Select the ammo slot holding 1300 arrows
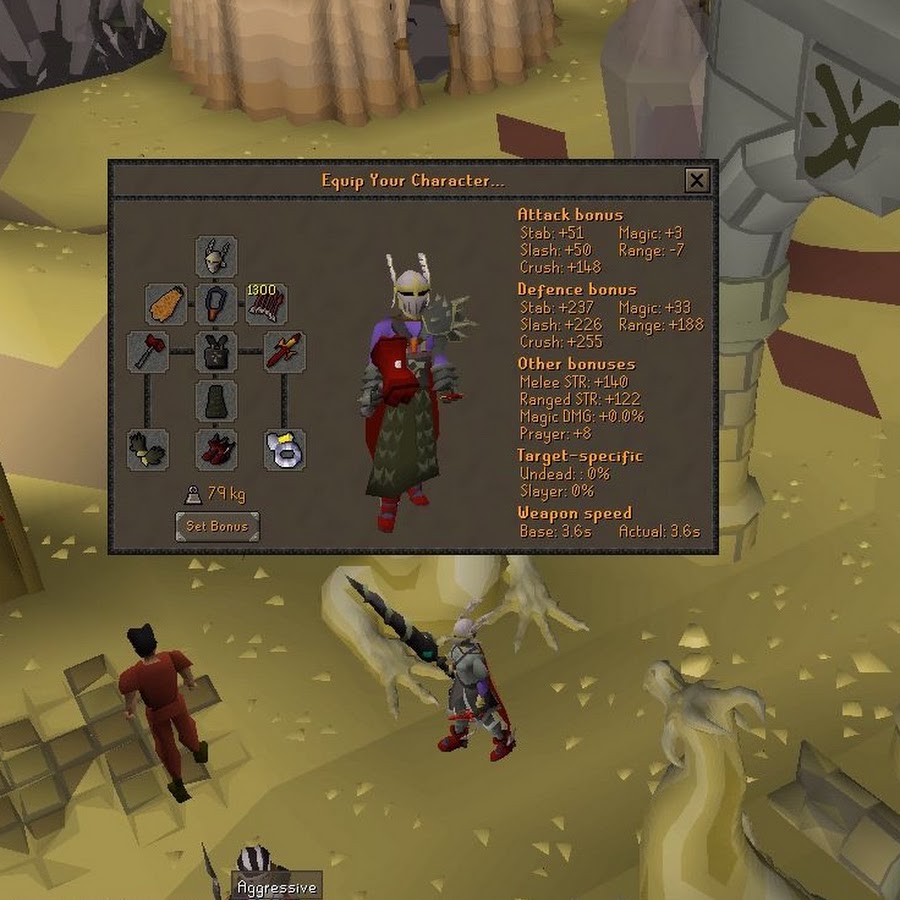Image resolution: width=900 pixels, height=900 pixels. pyautogui.click(x=266, y=304)
